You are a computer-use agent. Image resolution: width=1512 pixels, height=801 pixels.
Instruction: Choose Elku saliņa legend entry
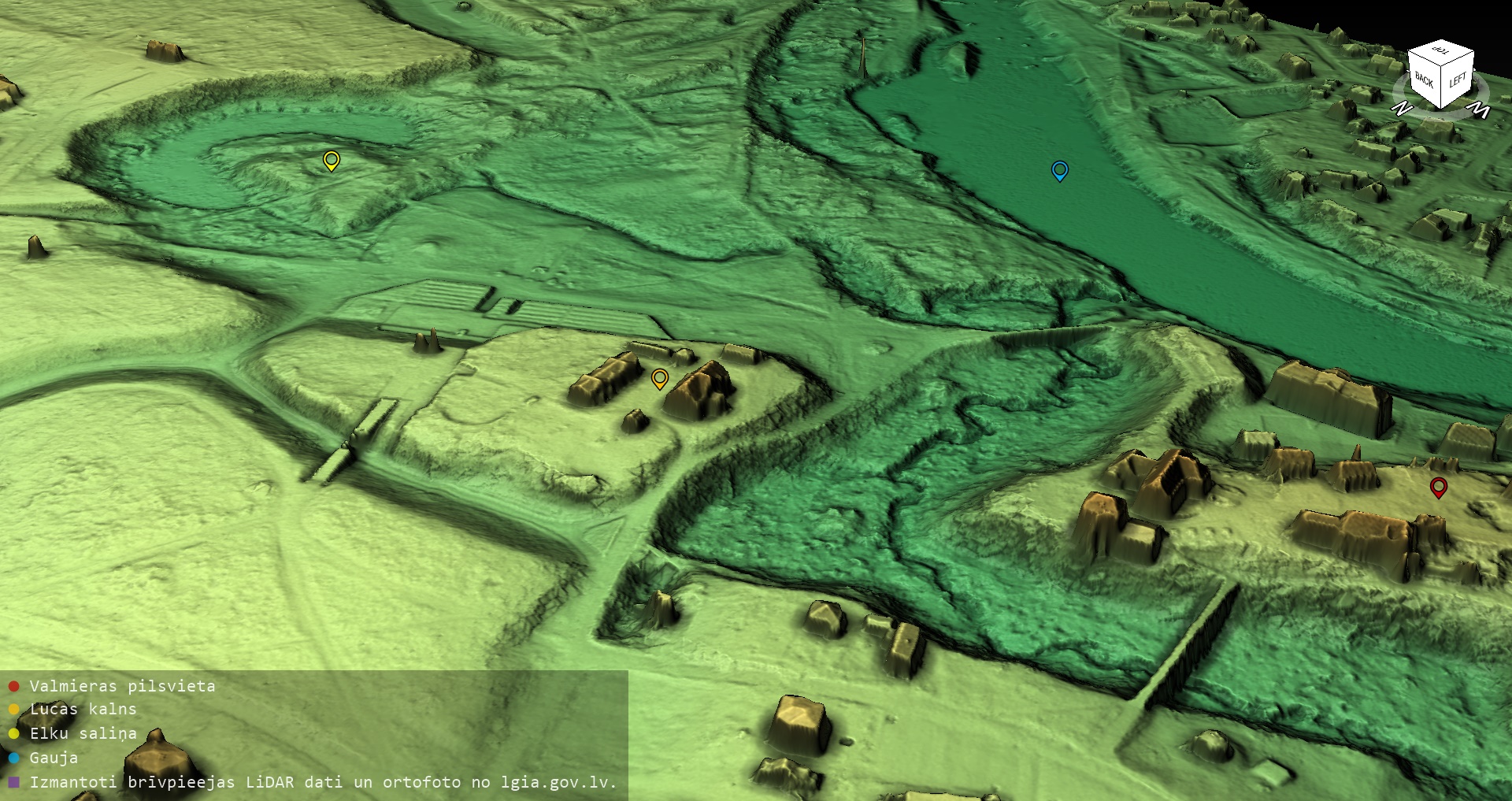click(x=83, y=733)
